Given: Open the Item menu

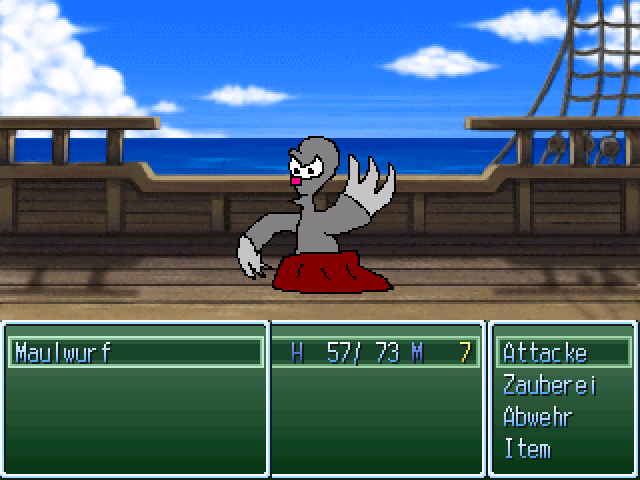Looking at the screenshot, I should pyautogui.click(x=527, y=449).
